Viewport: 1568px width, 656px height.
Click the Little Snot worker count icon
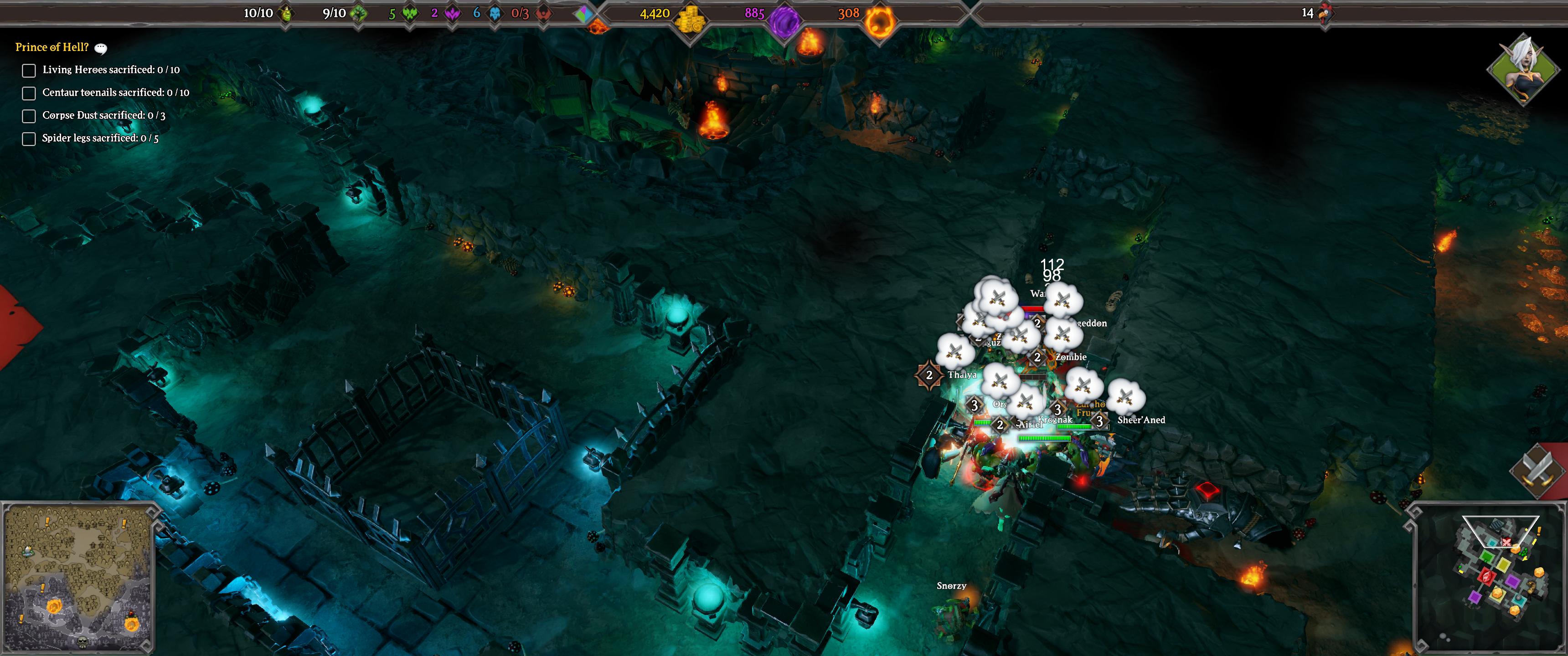pyautogui.click(x=287, y=13)
